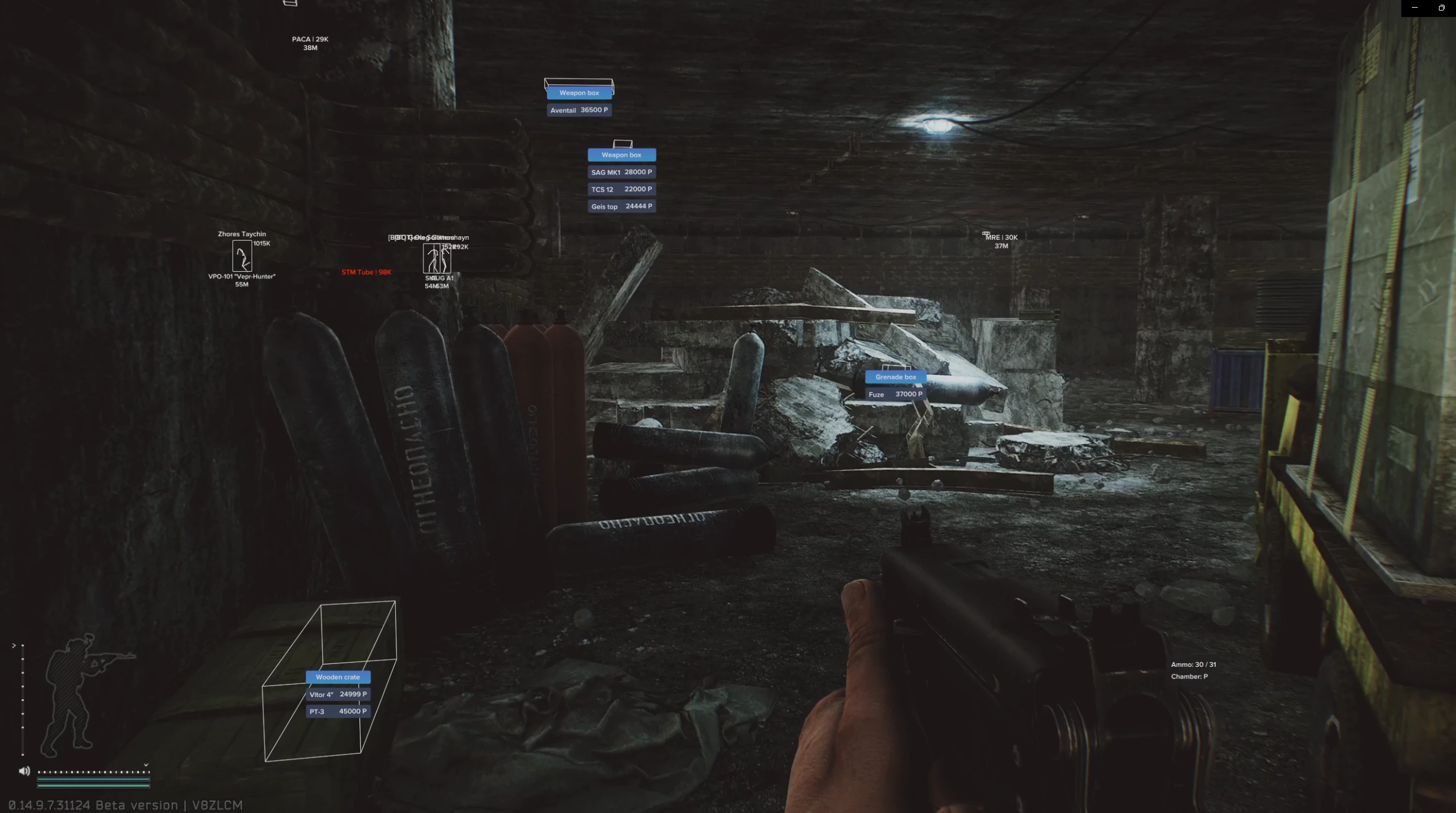Select the MRE 30K loot label
Viewport: 1456px width, 813px height.
coord(1000,237)
